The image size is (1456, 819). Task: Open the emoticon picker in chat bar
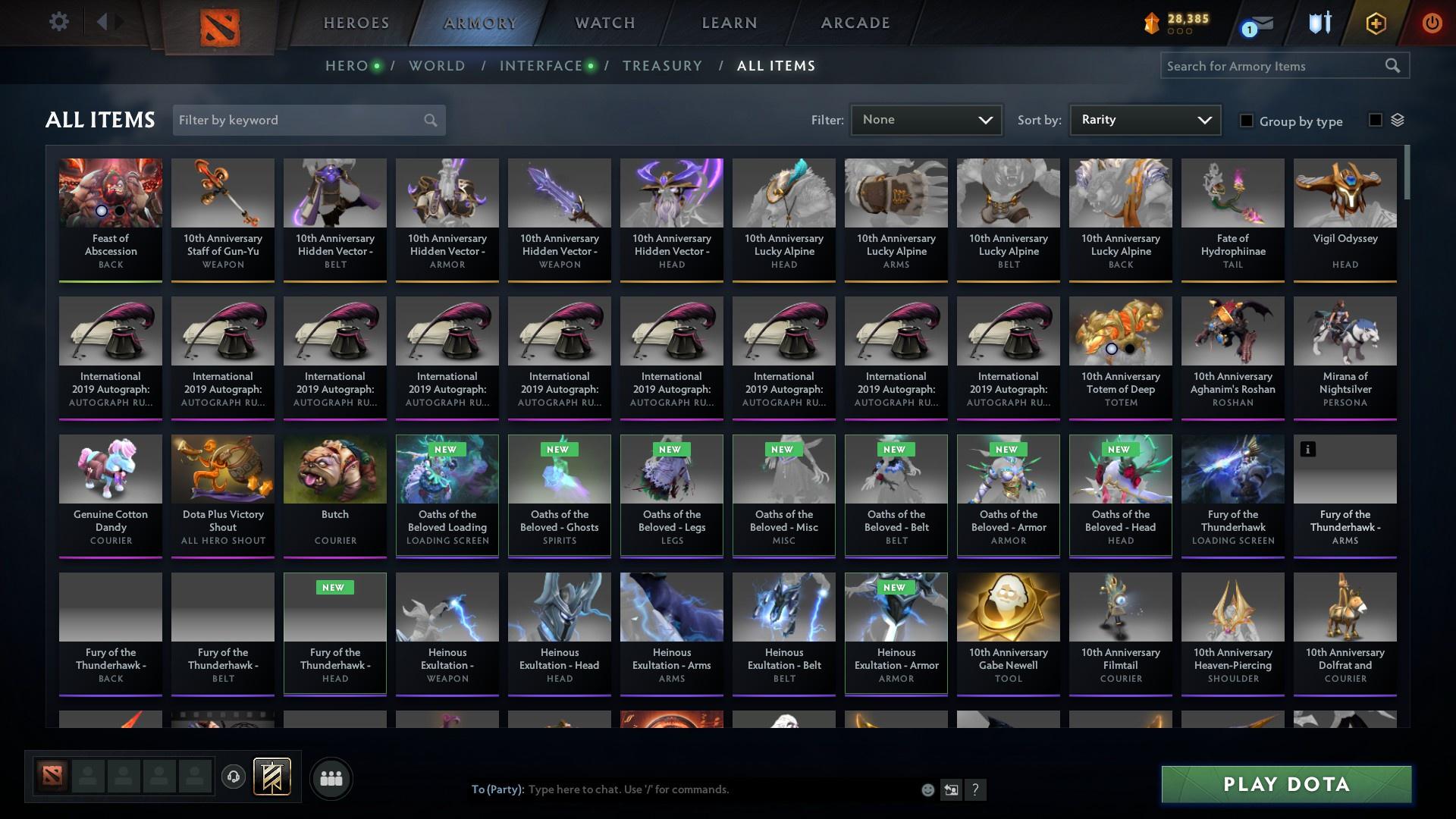[x=927, y=789]
